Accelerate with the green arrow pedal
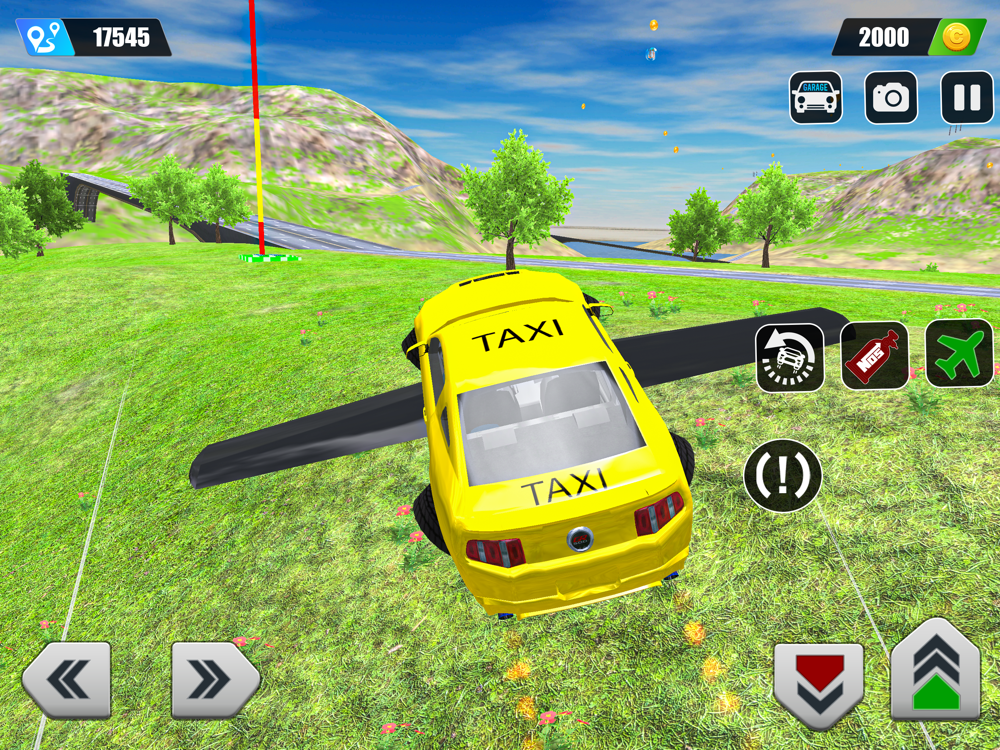 click(935, 670)
